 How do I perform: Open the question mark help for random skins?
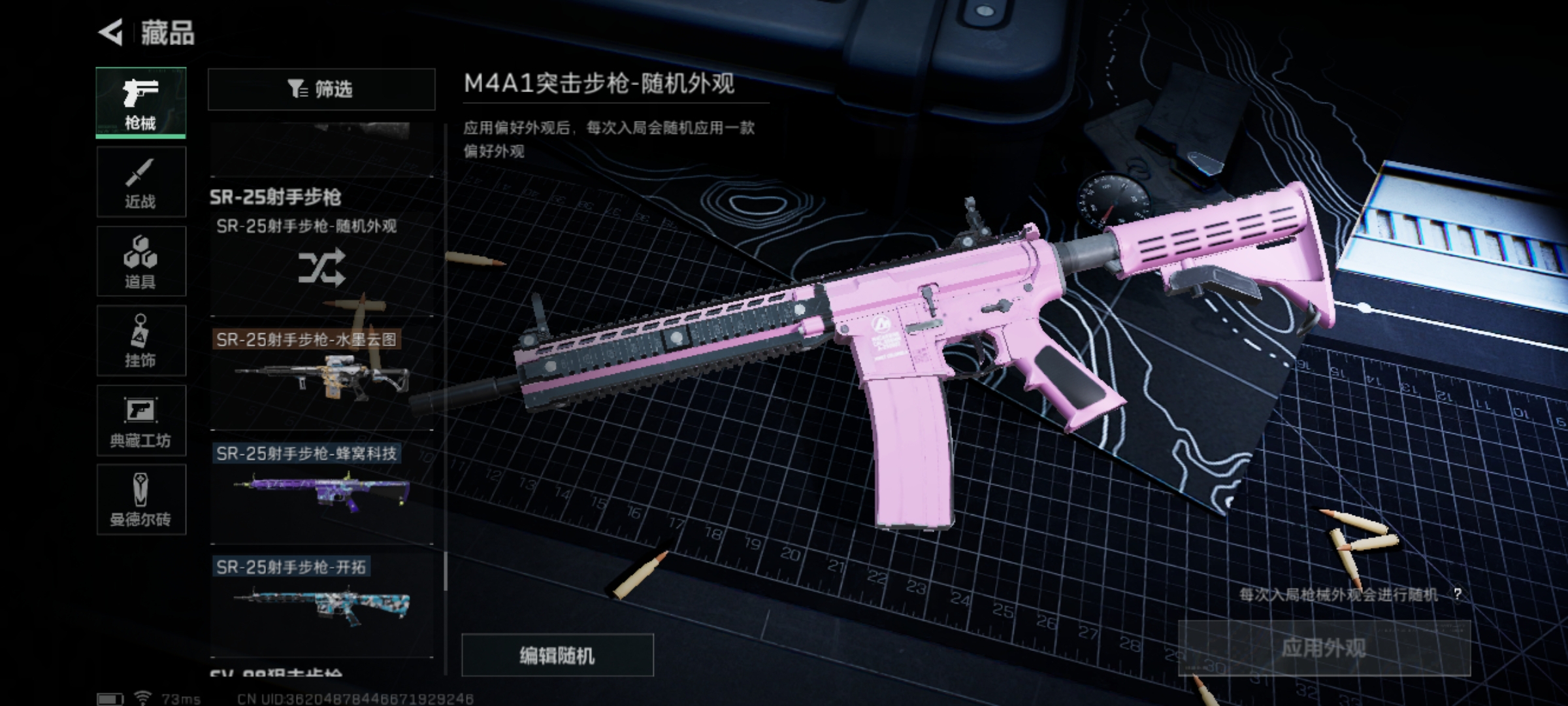point(1457,594)
